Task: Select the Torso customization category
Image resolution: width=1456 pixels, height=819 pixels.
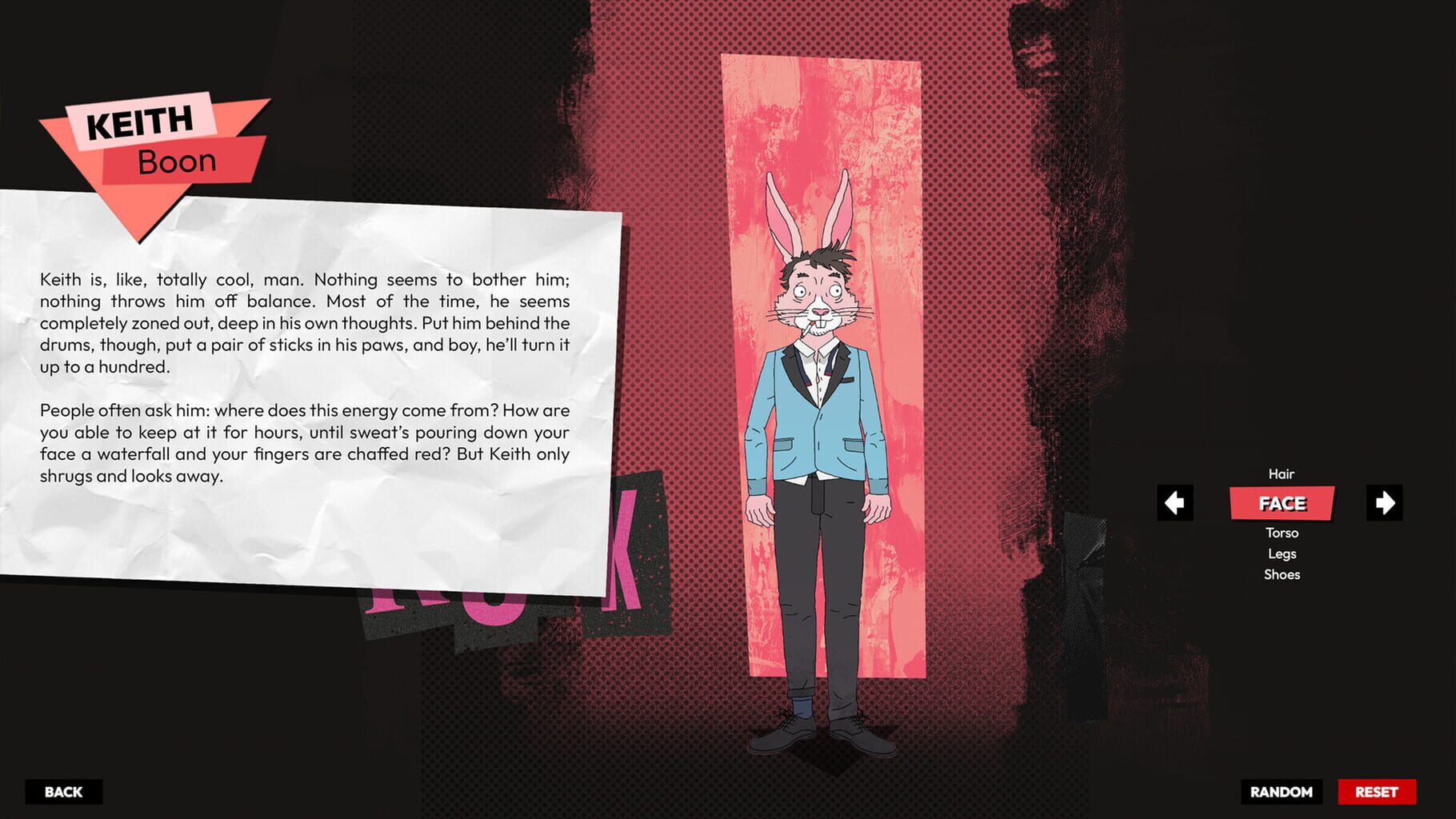Action: [x=1282, y=532]
